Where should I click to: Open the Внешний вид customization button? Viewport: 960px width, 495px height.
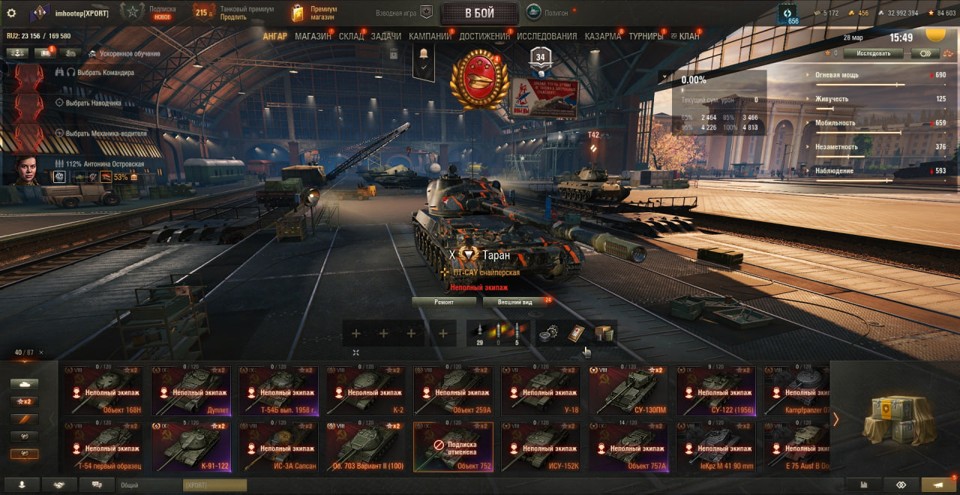[x=514, y=300]
